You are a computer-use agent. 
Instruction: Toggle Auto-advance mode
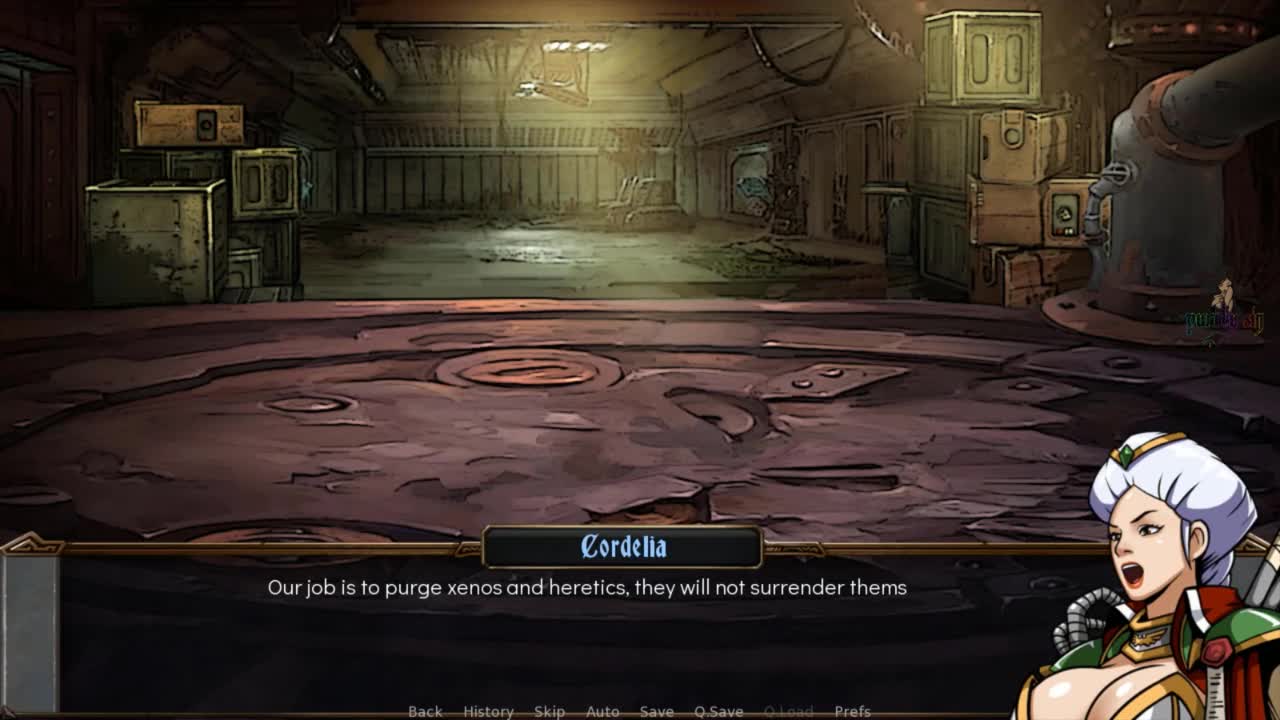(602, 711)
